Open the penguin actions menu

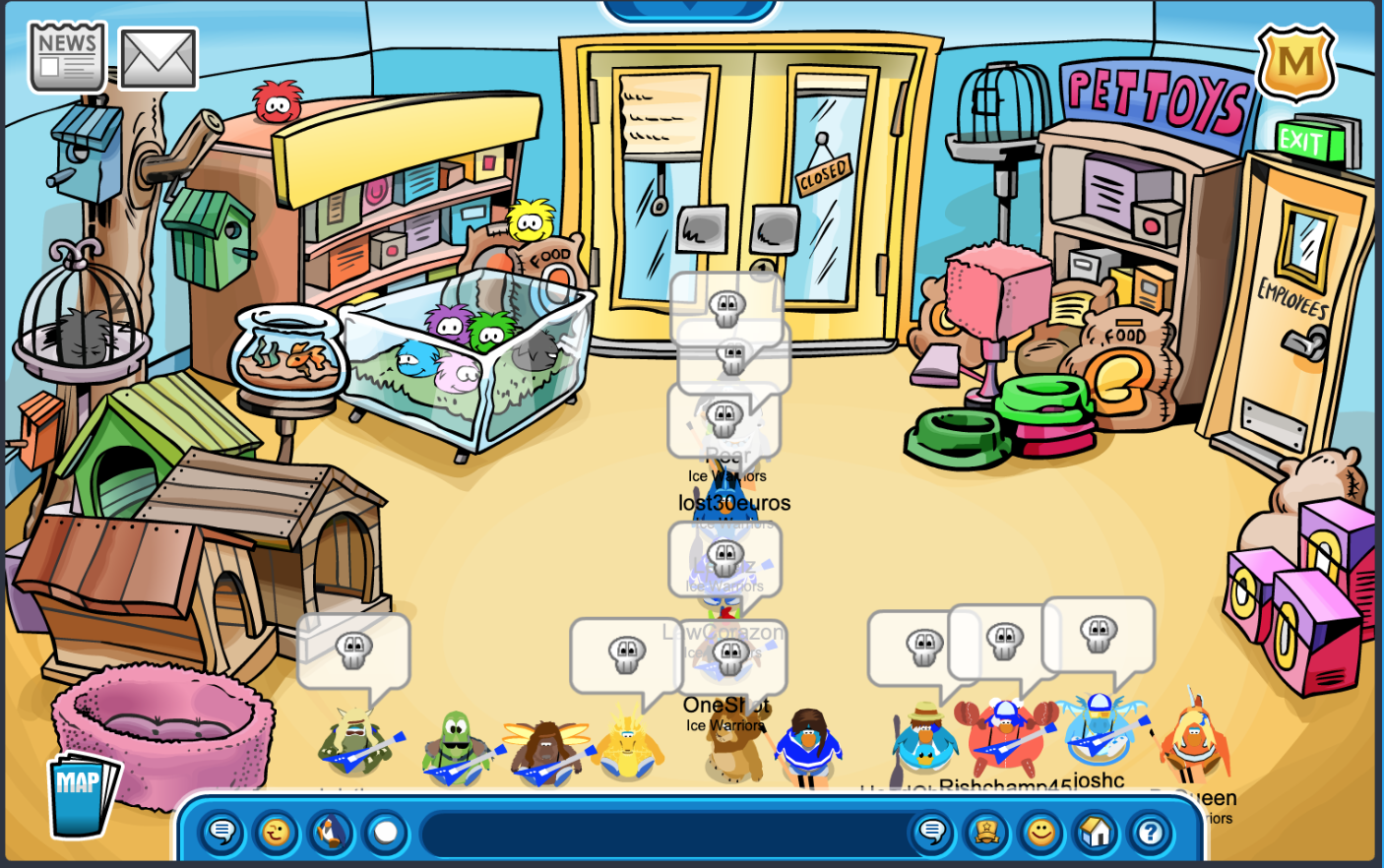[x=332, y=834]
